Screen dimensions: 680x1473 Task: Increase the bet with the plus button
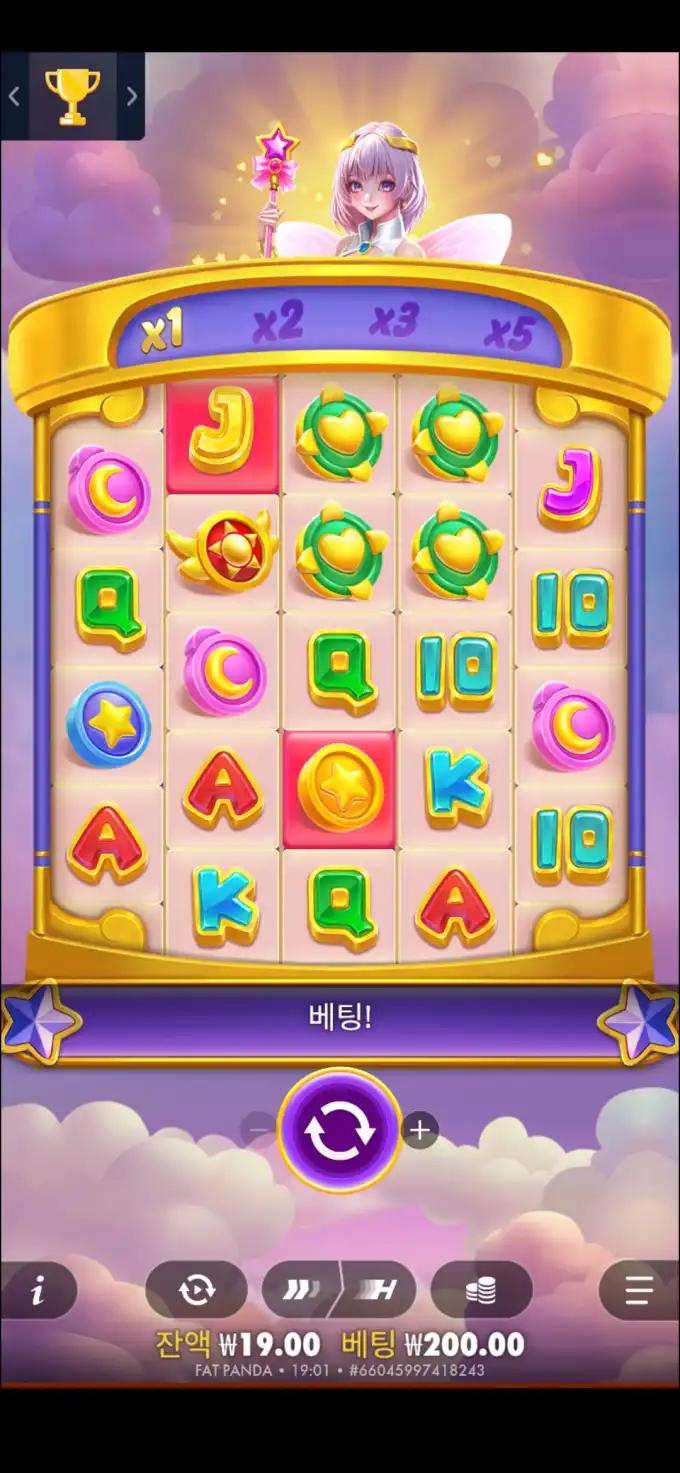point(420,1131)
